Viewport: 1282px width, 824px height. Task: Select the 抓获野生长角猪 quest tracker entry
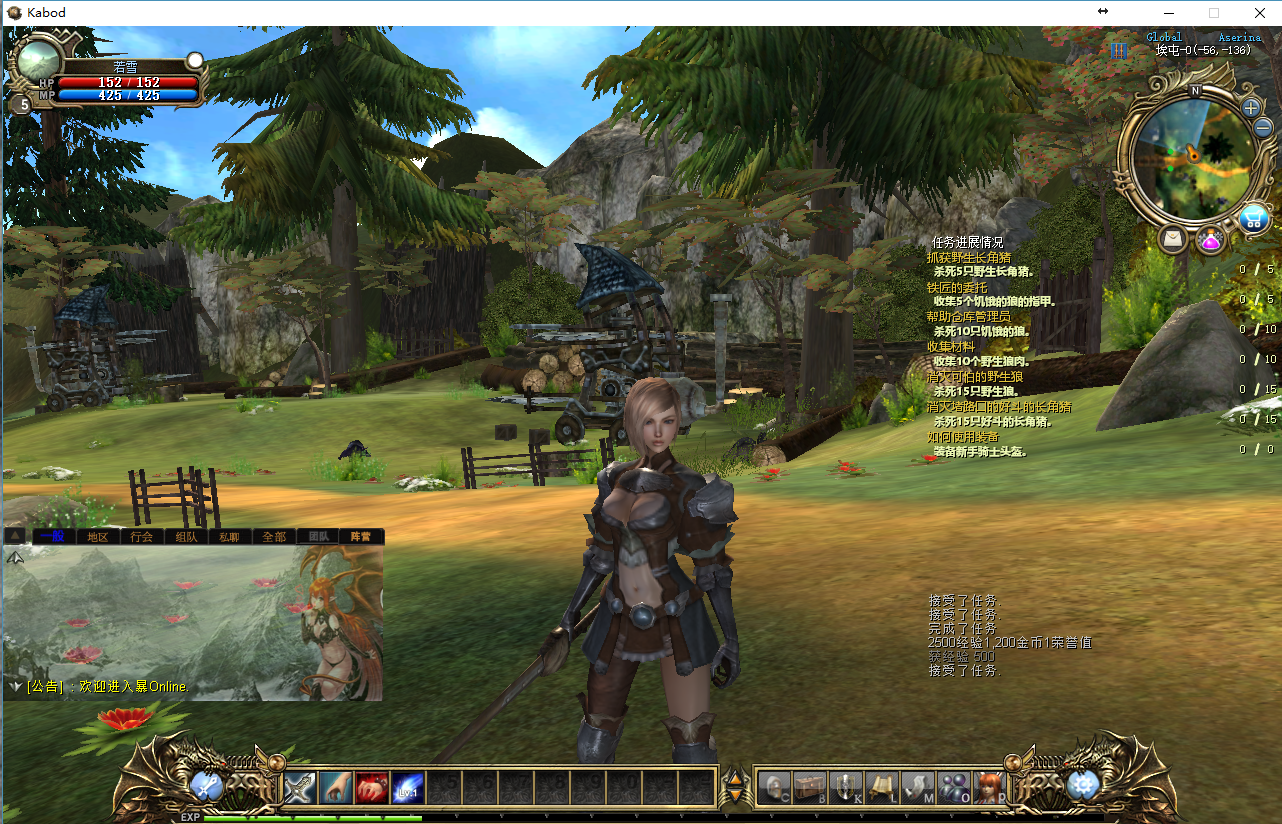coord(968,257)
